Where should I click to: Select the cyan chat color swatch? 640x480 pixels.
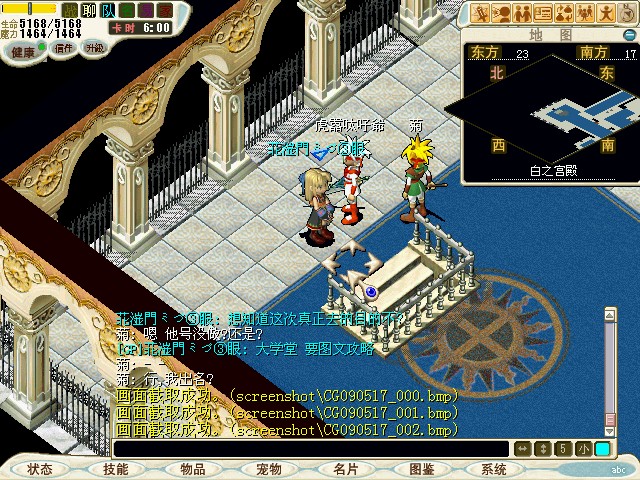(x=602, y=449)
